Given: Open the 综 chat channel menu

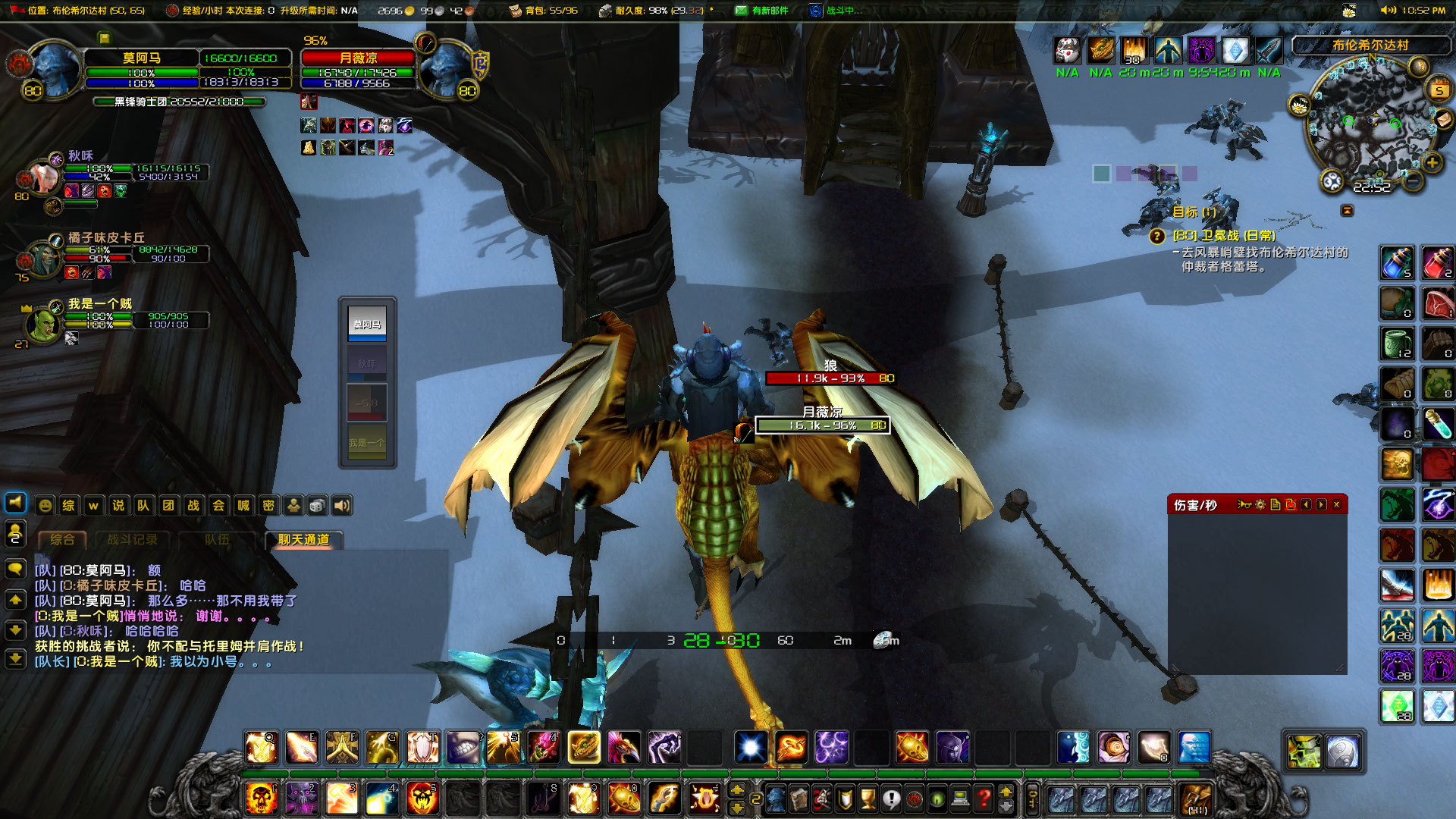Looking at the screenshot, I should click(x=68, y=505).
